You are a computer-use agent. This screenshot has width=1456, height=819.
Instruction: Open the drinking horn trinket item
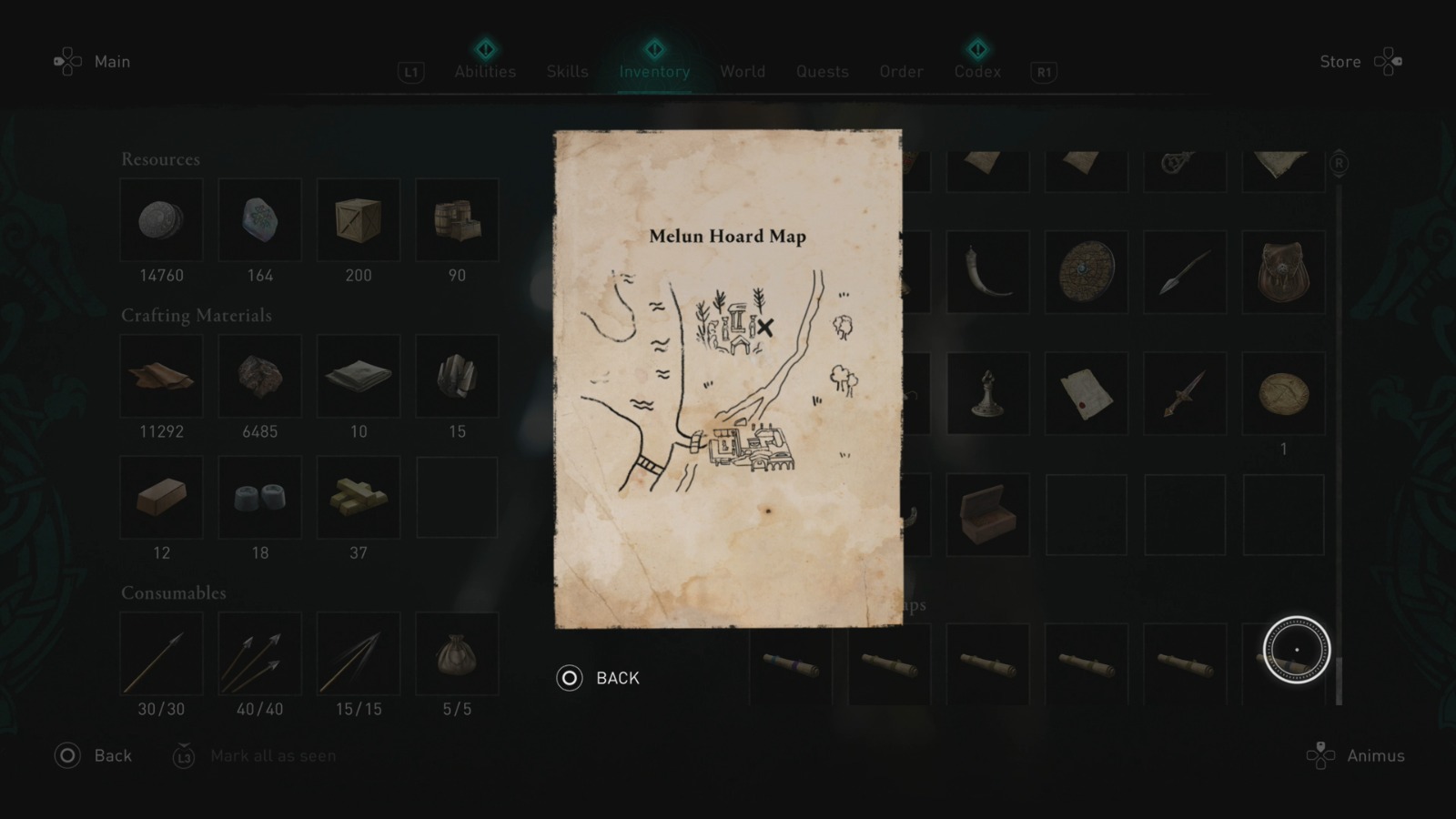point(987,271)
